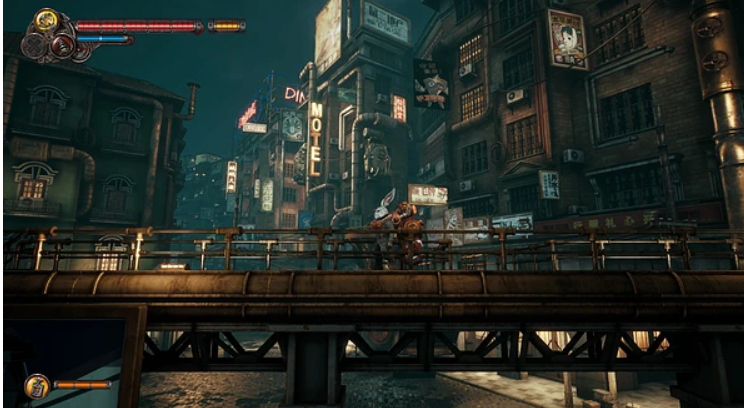Use the orange carrot juice bottle icon

(37, 384)
